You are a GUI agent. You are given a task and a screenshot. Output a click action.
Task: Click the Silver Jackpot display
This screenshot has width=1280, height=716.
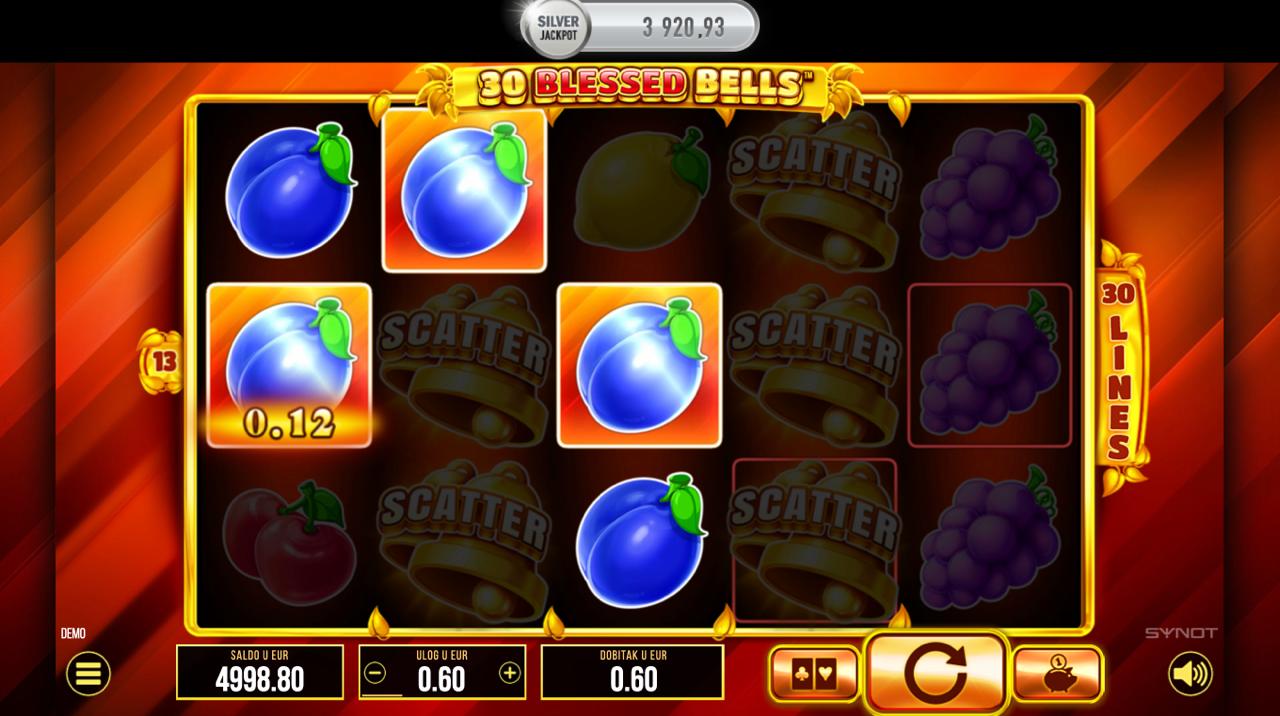pos(640,27)
